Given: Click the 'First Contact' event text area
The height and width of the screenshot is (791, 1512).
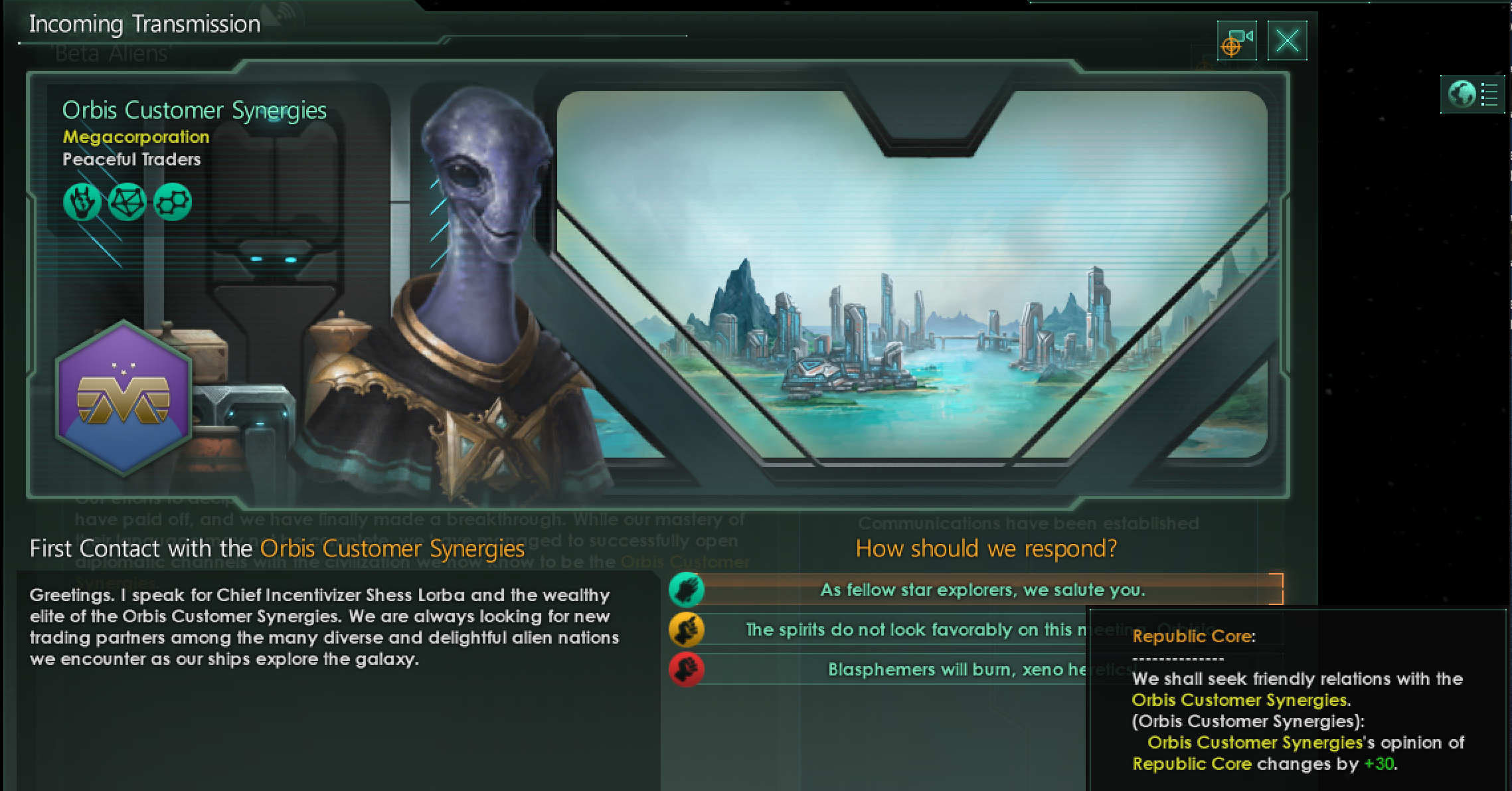Looking at the screenshot, I should pyautogui.click(x=325, y=624).
